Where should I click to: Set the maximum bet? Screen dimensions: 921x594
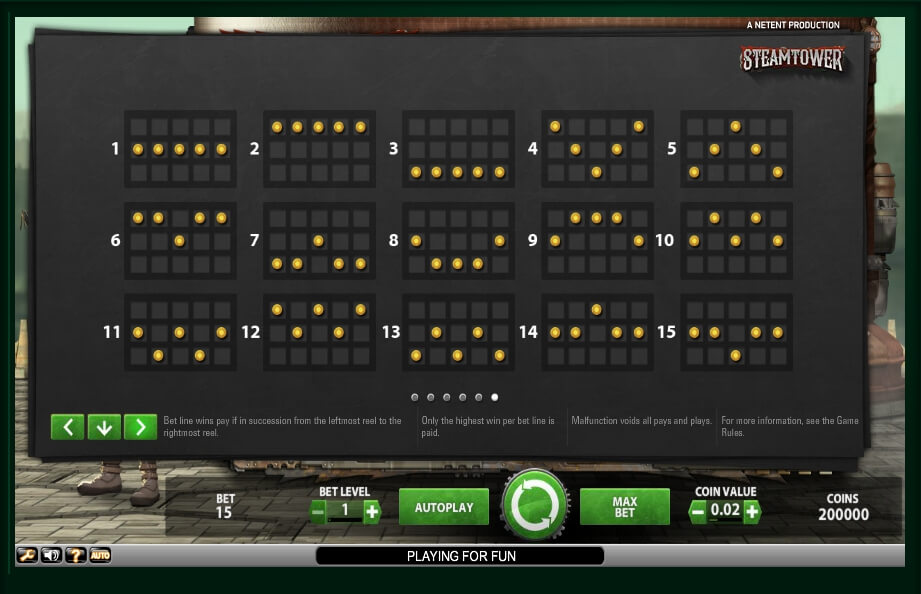coord(624,507)
